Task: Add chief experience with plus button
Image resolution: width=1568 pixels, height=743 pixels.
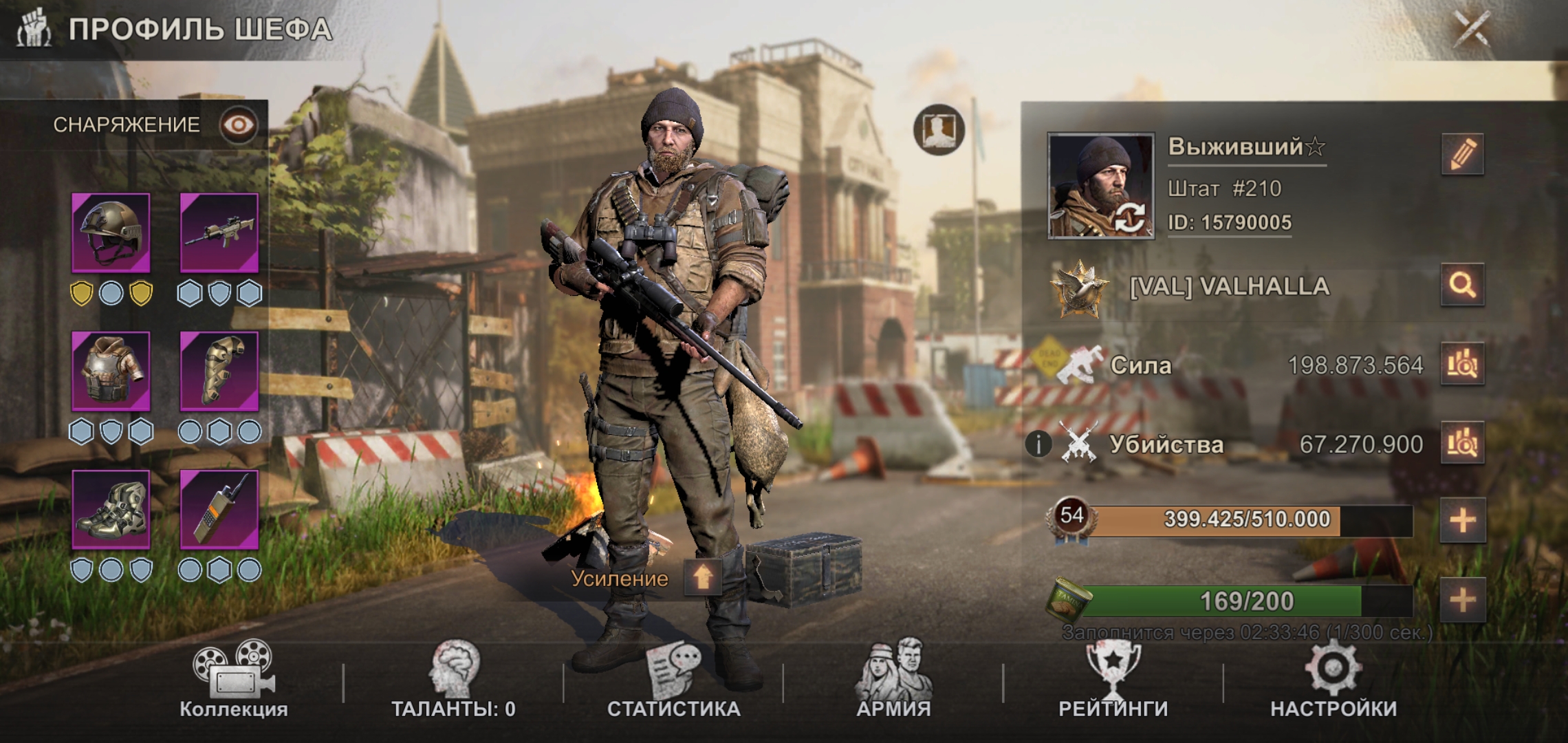Action: pyautogui.click(x=1462, y=520)
